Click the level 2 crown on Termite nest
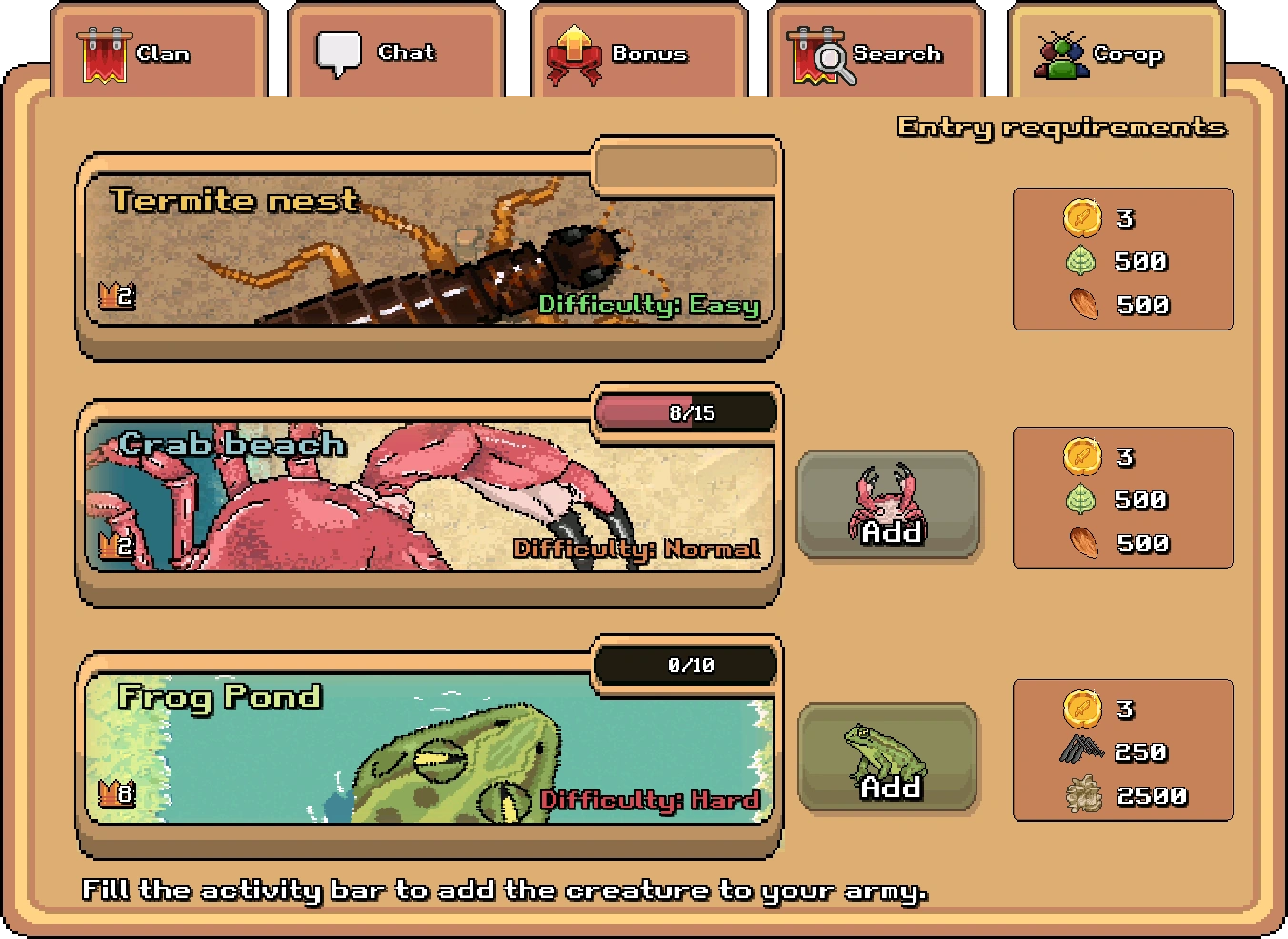This screenshot has height=939, width=1288. click(x=114, y=294)
